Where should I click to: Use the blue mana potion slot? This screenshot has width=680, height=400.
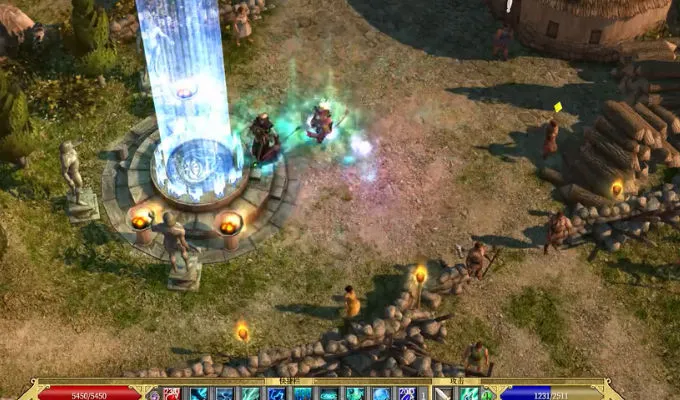[408, 393]
